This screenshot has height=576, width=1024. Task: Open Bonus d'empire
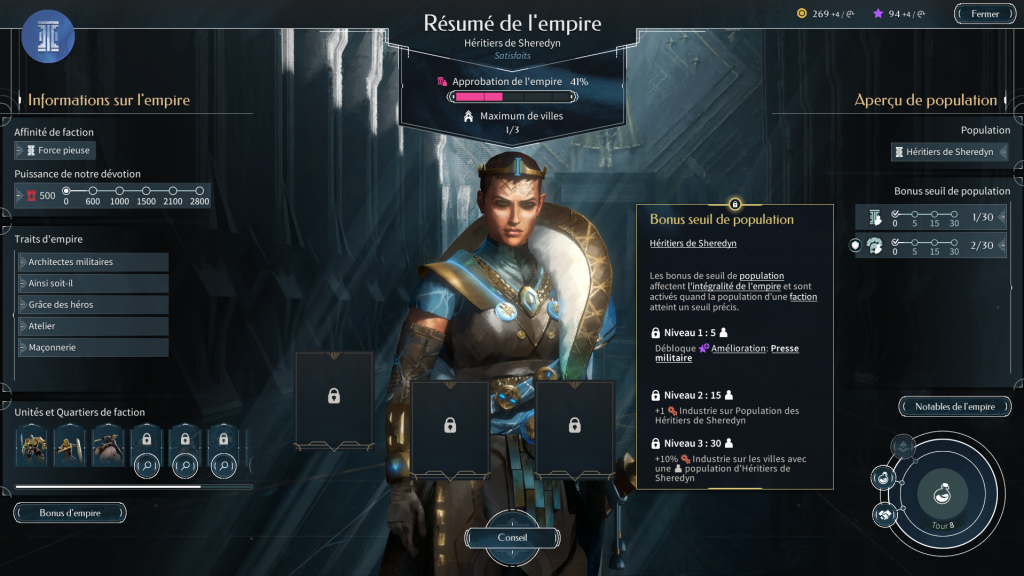click(70, 513)
